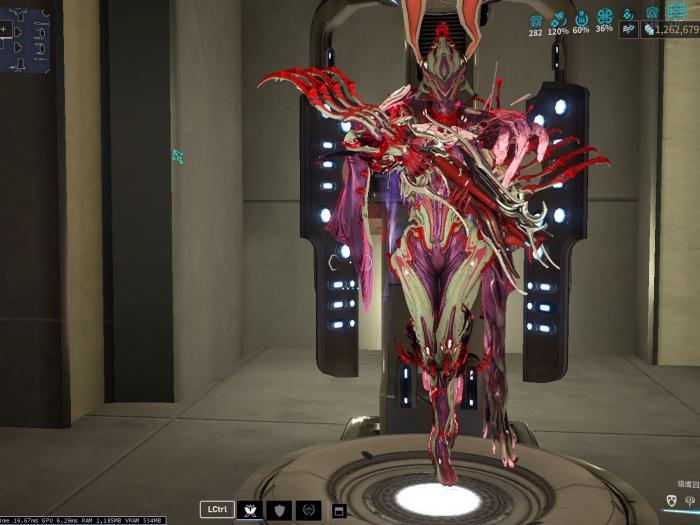
Task: Click the shield badge icon at bottom right
Action: click(x=671, y=500)
